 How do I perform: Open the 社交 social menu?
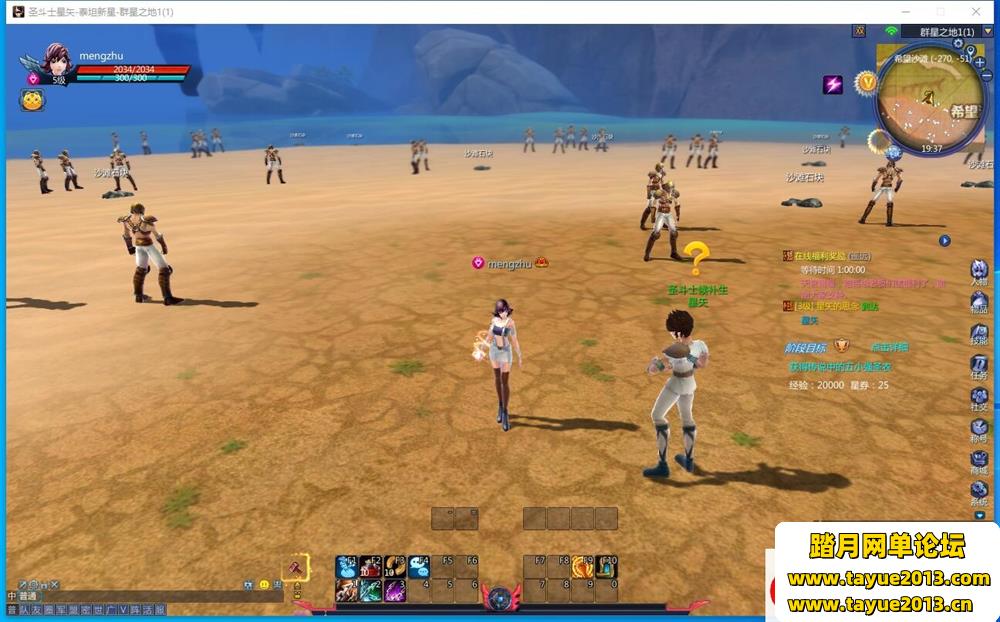(x=979, y=399)
